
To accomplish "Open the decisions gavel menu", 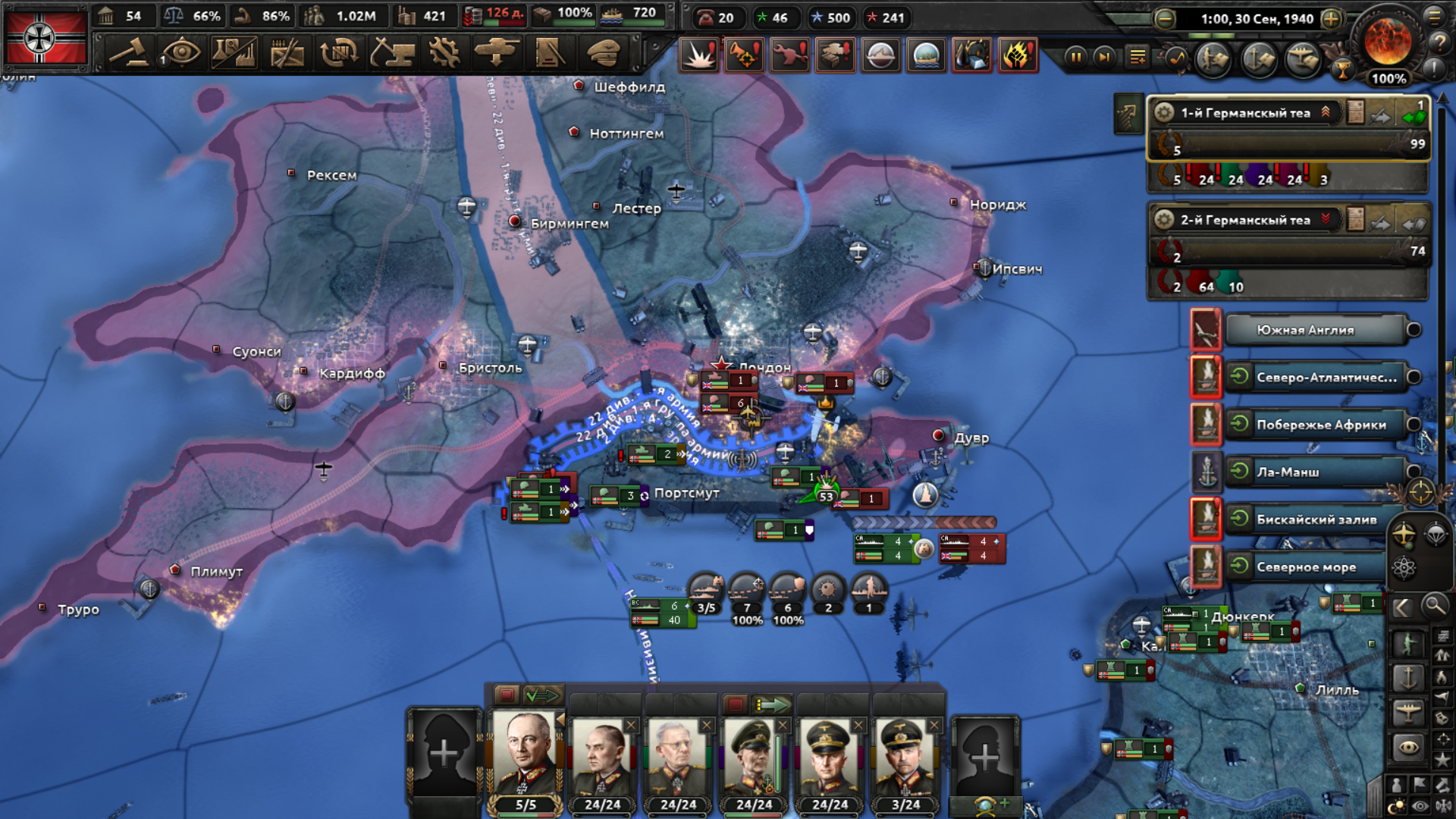I will 129,53.
